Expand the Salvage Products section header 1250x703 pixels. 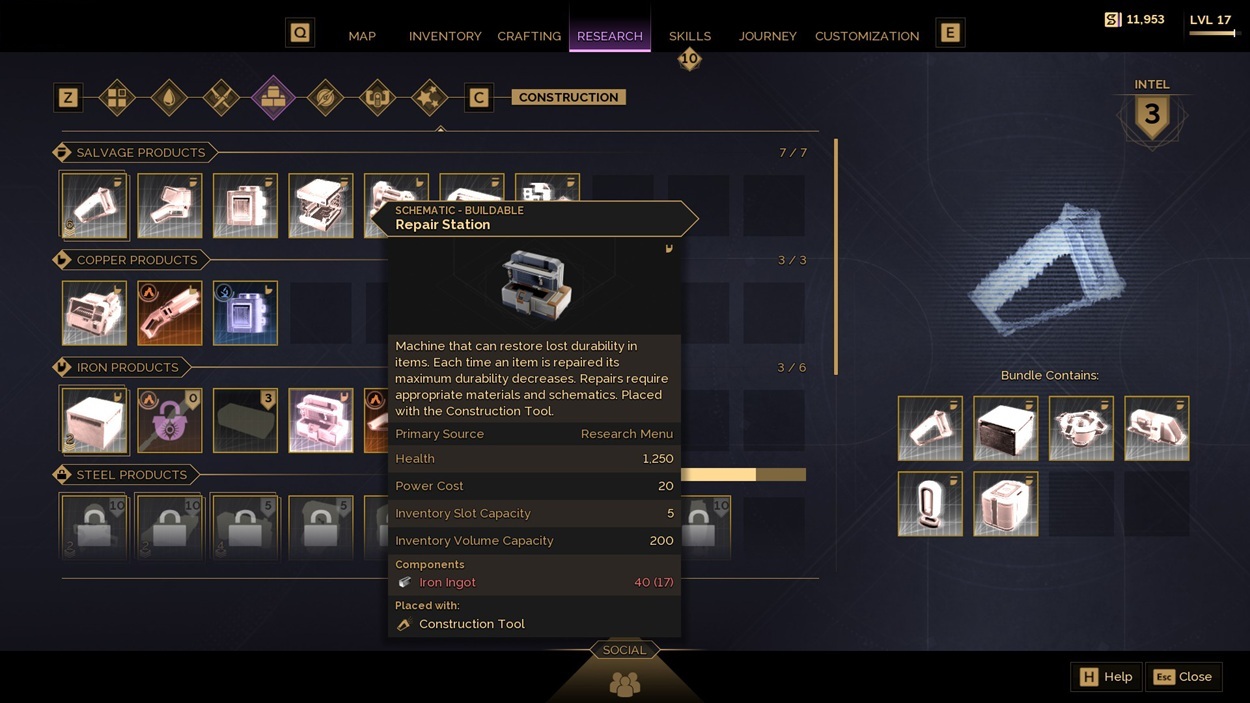click(140, 153)
